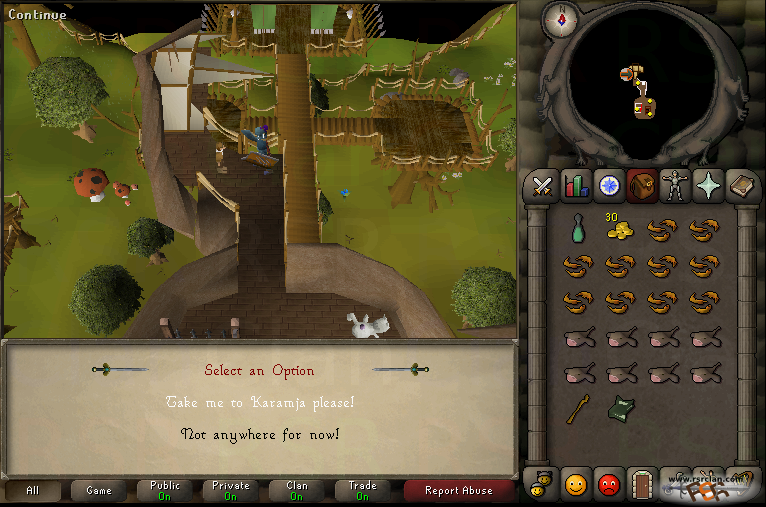
Task: Switch to the skills bar-chart tab
Action: [x=575, y=186]
